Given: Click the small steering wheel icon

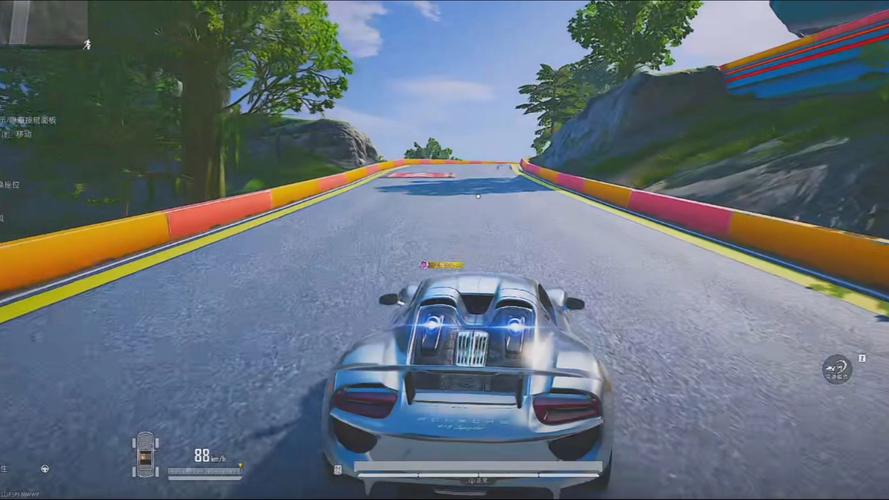Looking at the screenshot, I should [45, 468].
